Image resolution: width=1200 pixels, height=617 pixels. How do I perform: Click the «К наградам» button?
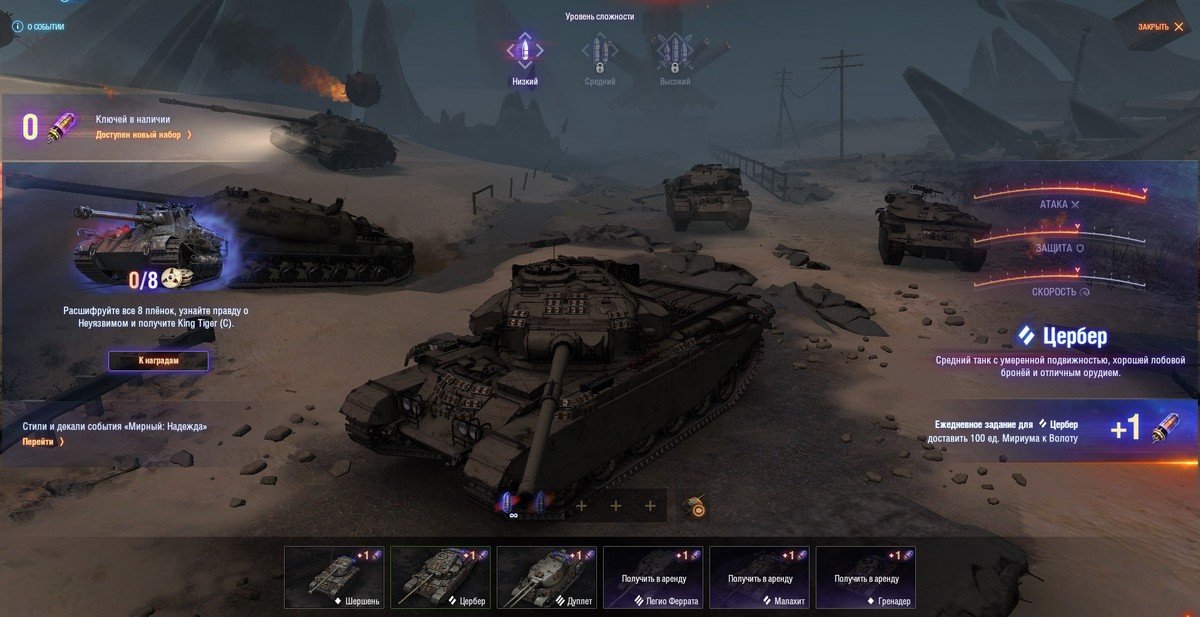159,361
